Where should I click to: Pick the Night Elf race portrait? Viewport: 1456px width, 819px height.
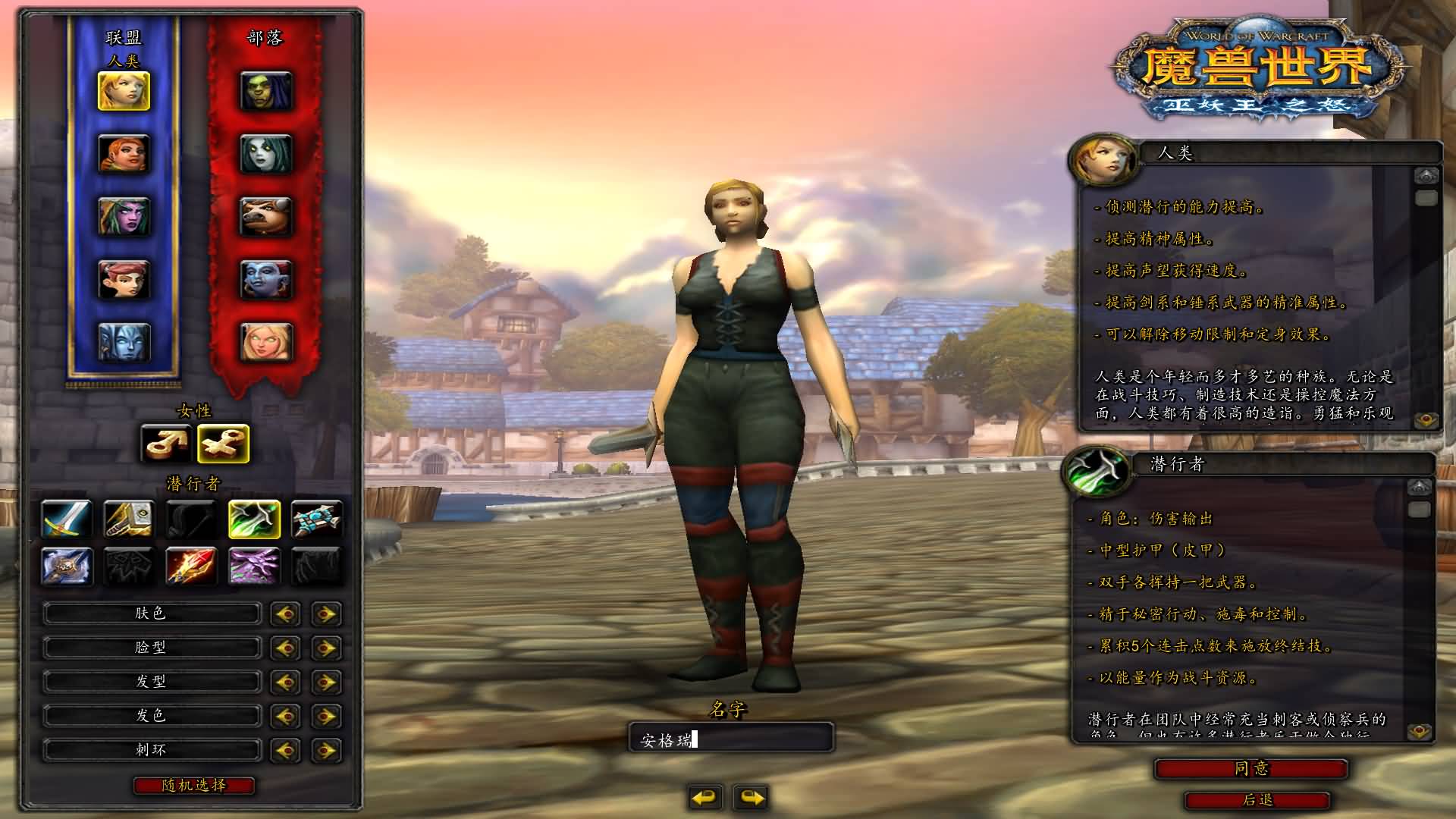[124, 216]
